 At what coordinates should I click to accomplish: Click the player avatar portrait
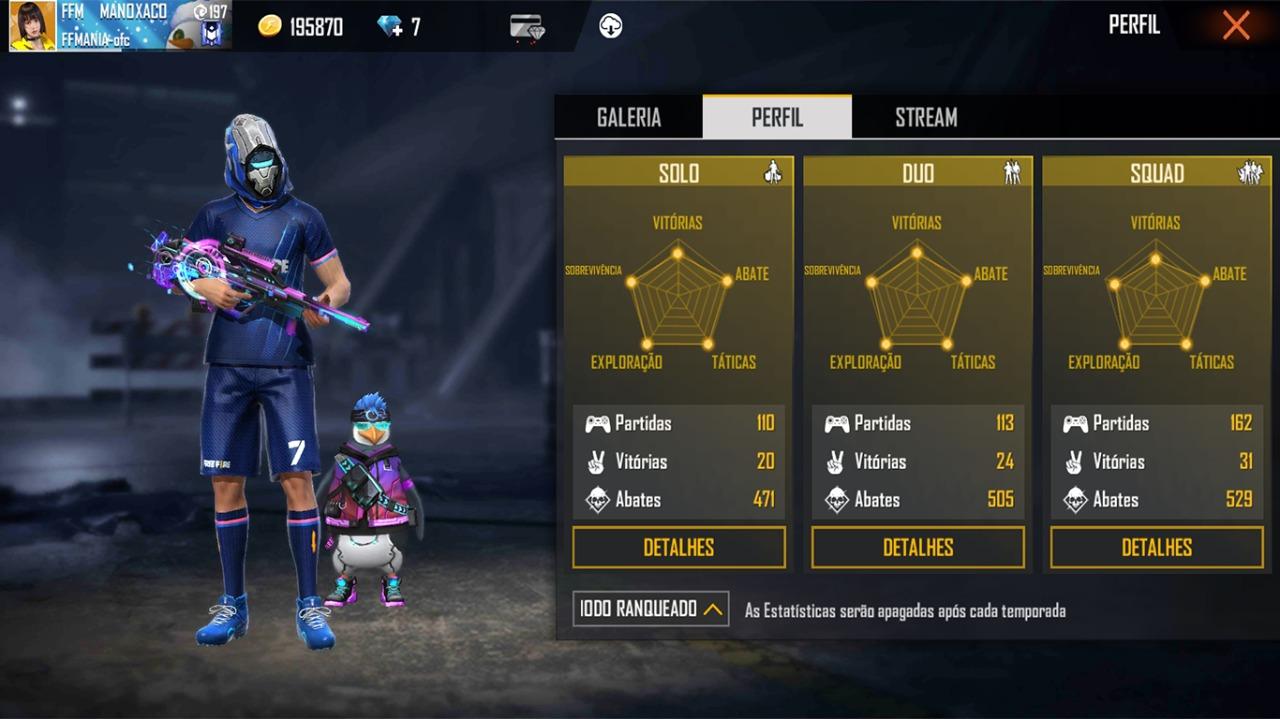(32, 26)
